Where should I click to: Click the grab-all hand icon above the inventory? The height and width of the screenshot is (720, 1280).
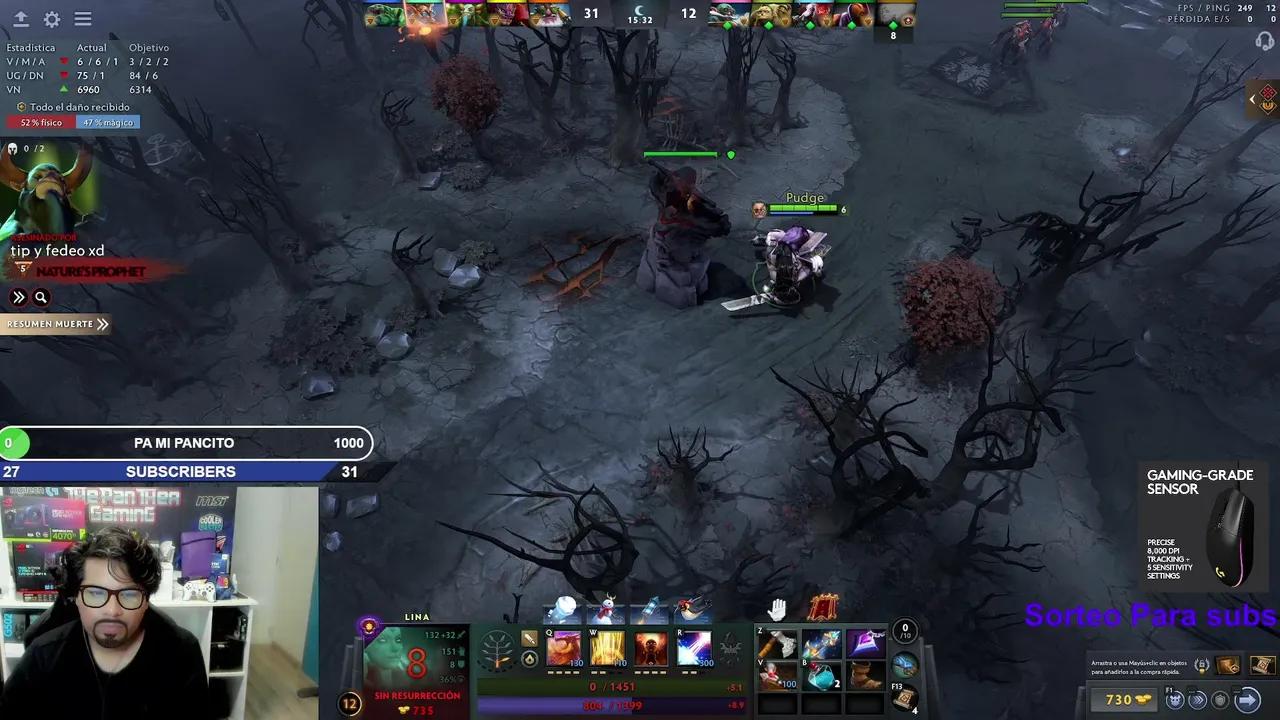tap(779, 608)
